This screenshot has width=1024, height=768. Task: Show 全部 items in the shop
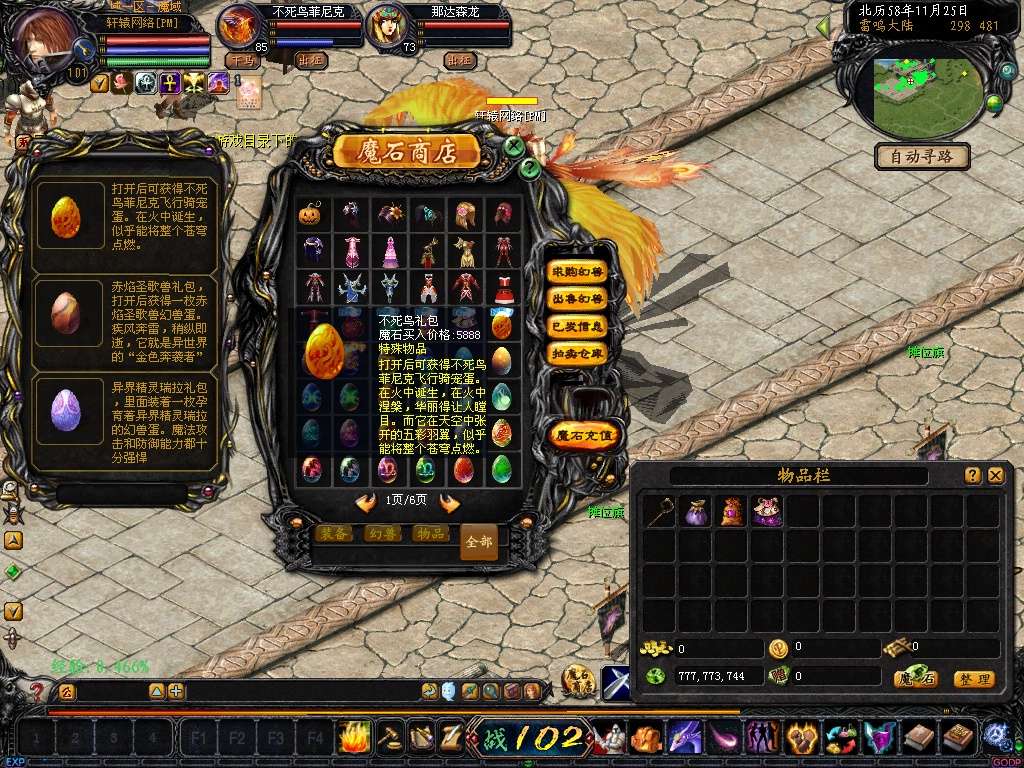[479, 541]
